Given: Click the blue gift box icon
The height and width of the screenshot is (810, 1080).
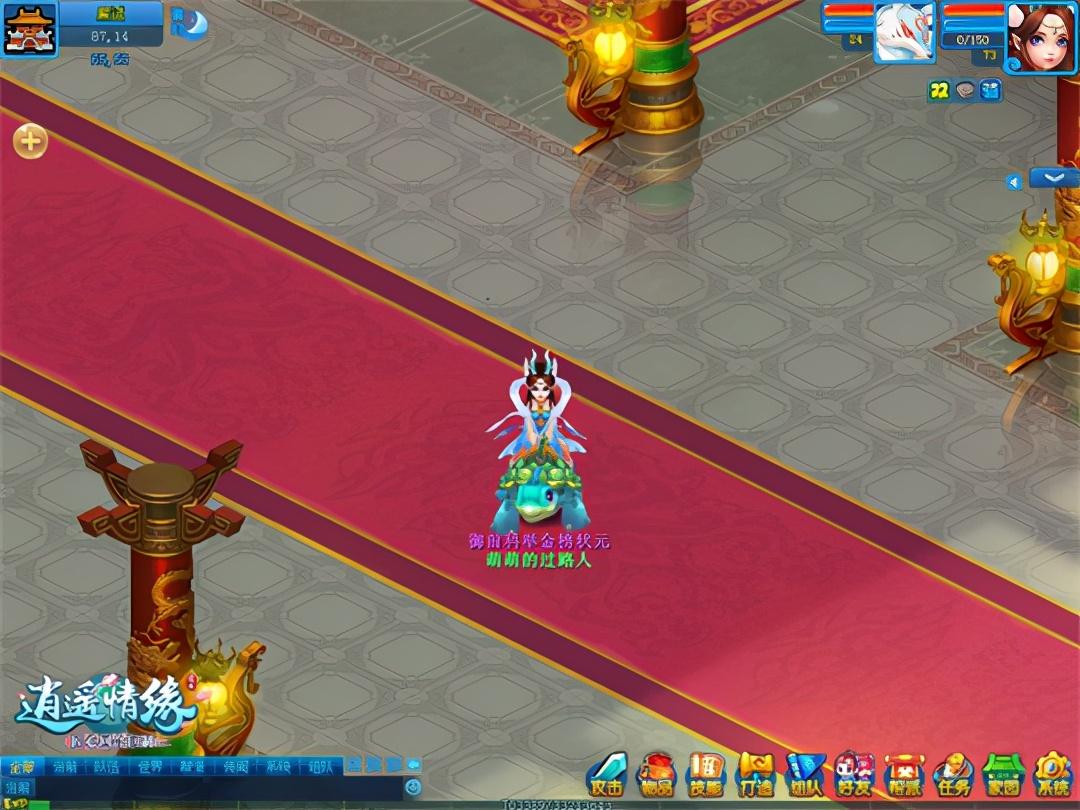Looking at the screenshot, I should pos(990,90).
